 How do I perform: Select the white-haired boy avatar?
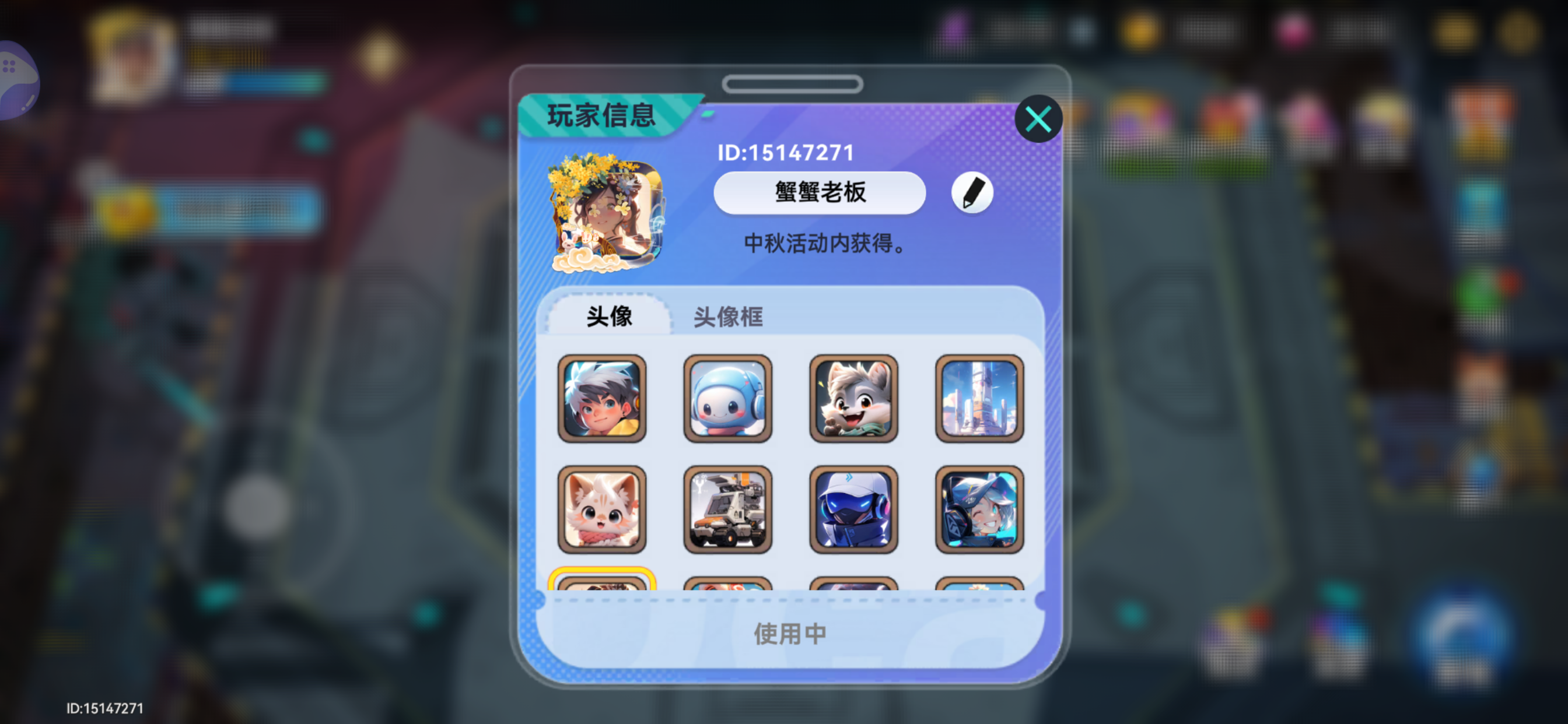pyautogui.click(x=603, y=399)
